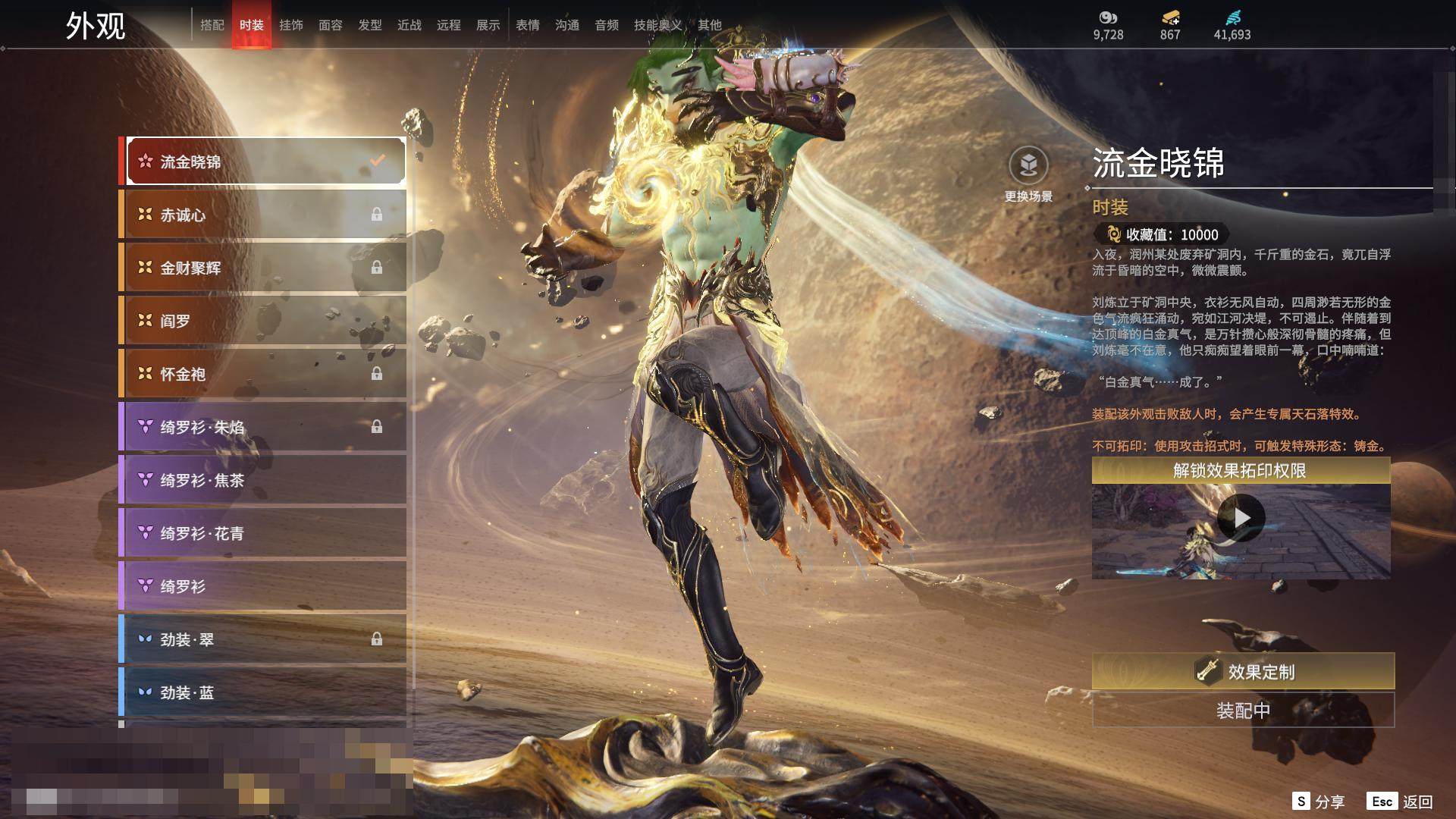Open 效果定制 effect customization
1456x819 pixels.
click(x=1243, y=671)
